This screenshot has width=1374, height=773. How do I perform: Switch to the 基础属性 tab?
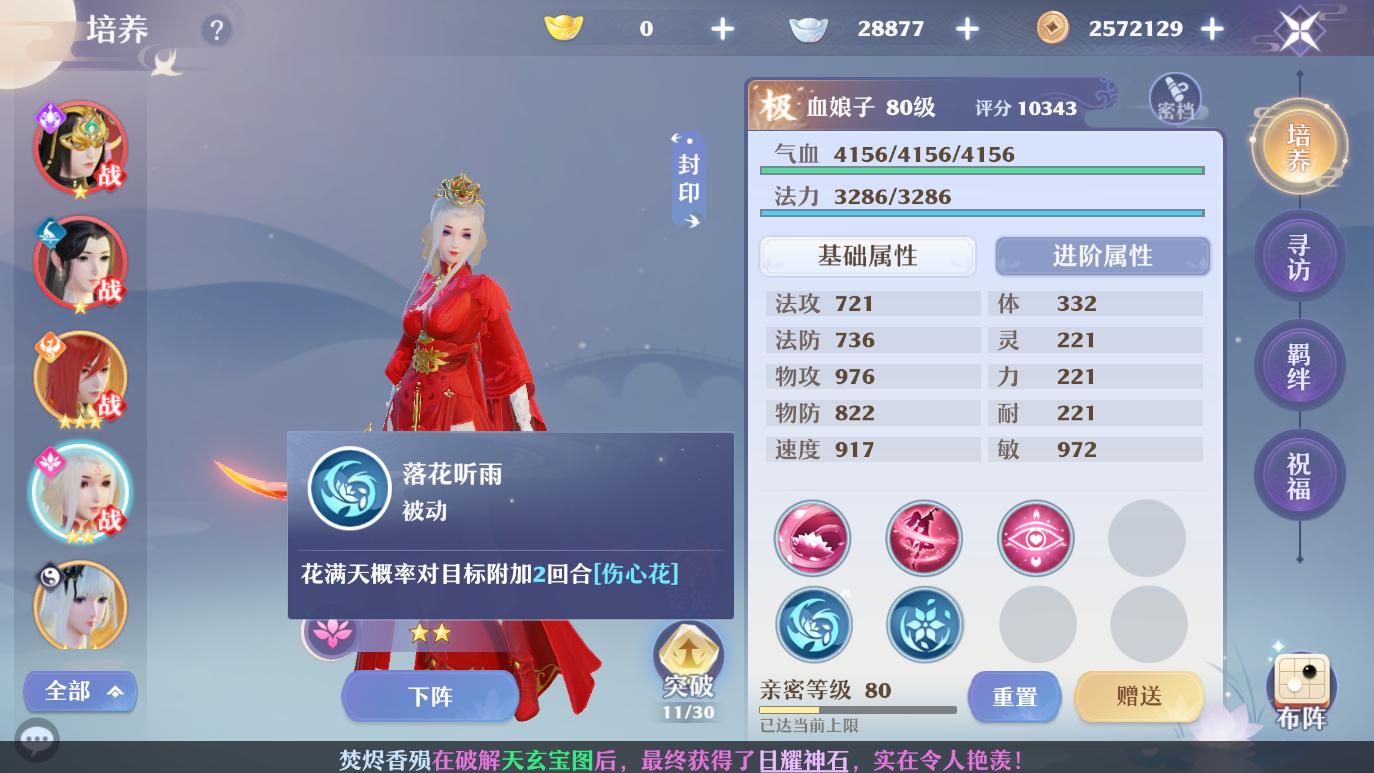[x=866, y=256]
